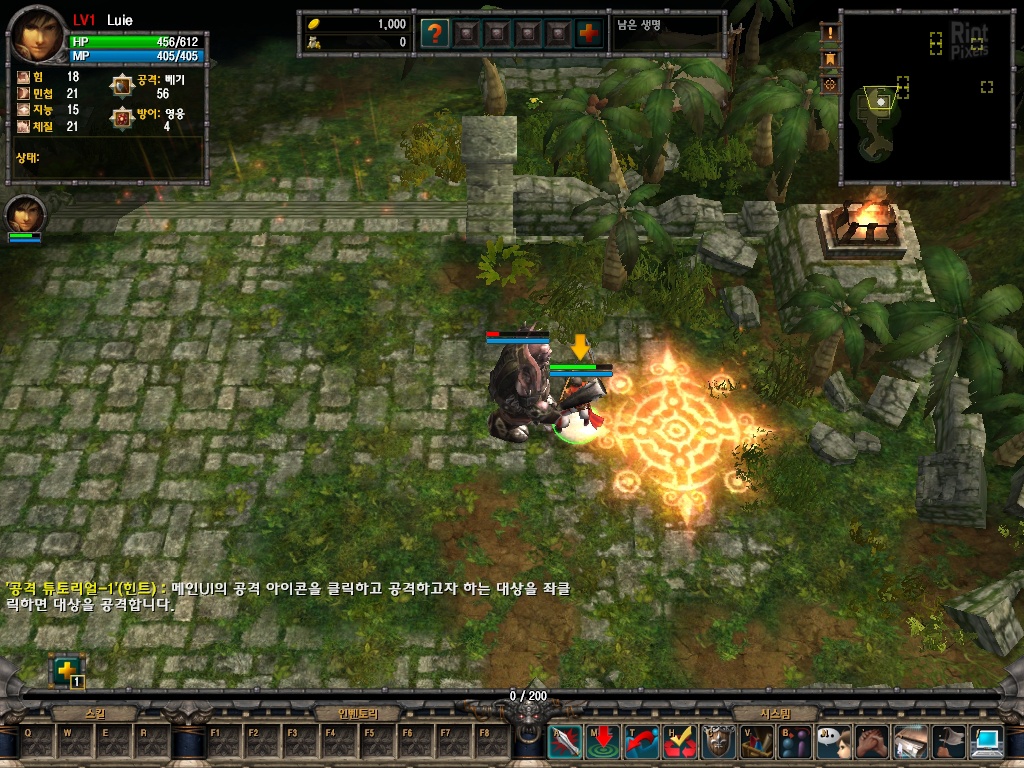Click the curved red arrow command icon
The height and width of the screenshot is (768, 1024).
pyautogui.click(x=641, y=742)
